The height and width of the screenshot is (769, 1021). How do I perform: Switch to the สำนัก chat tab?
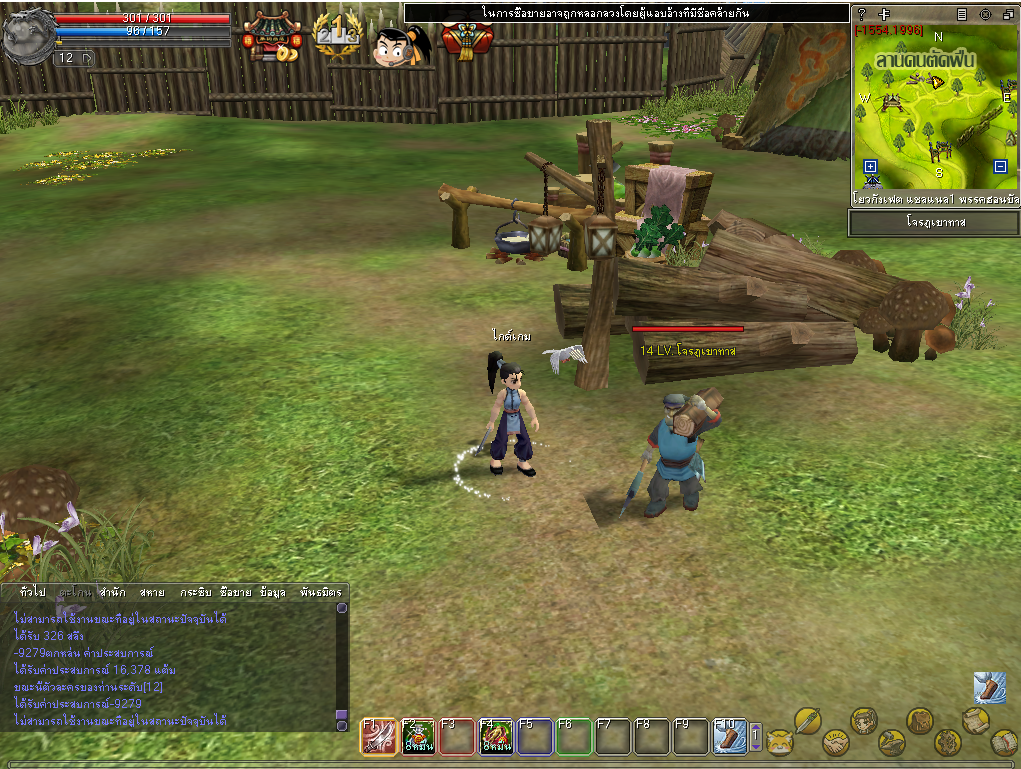(112, 592)
